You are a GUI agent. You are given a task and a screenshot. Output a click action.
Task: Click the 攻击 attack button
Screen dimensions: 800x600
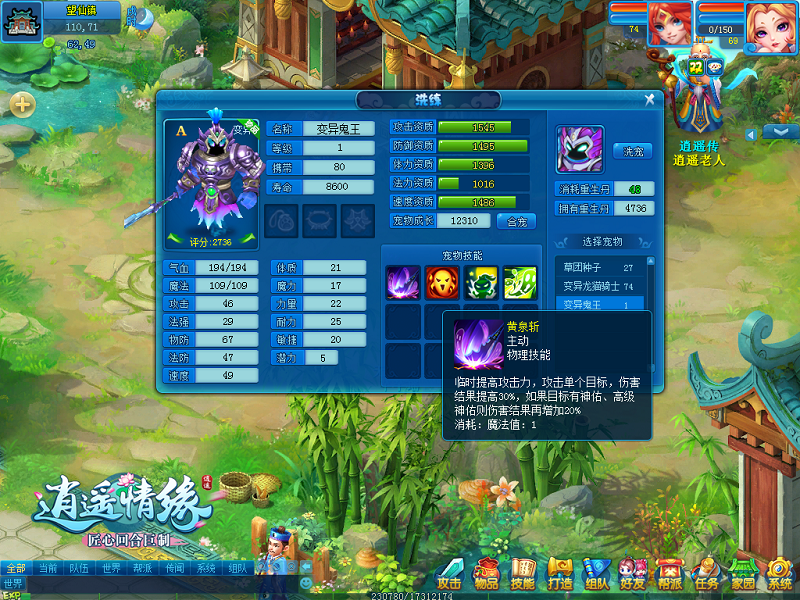click(450, 575)
